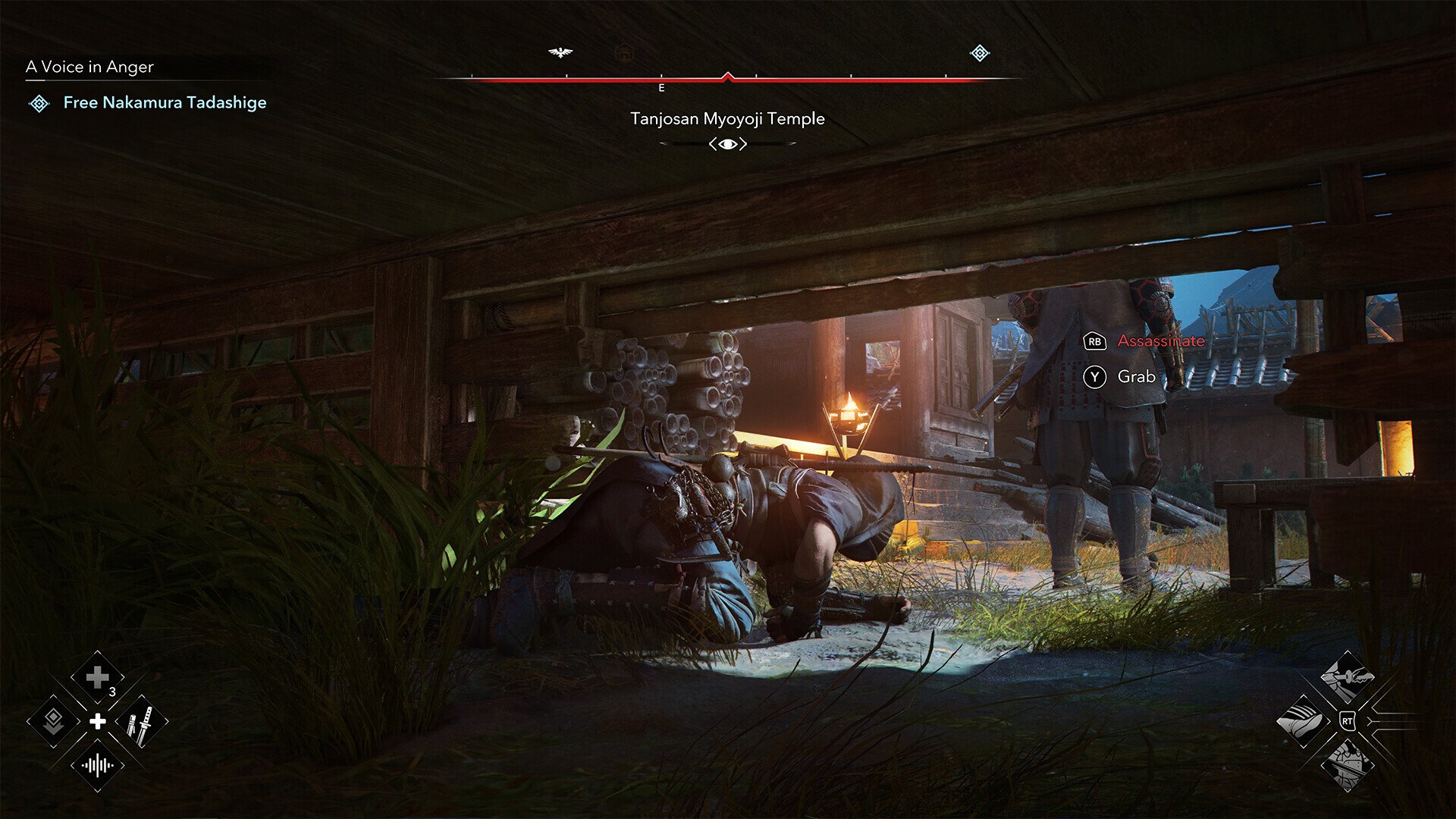Select the rations medicine icon showing 3 charges
The image size is (1456, 819).
tap(99, 676)
